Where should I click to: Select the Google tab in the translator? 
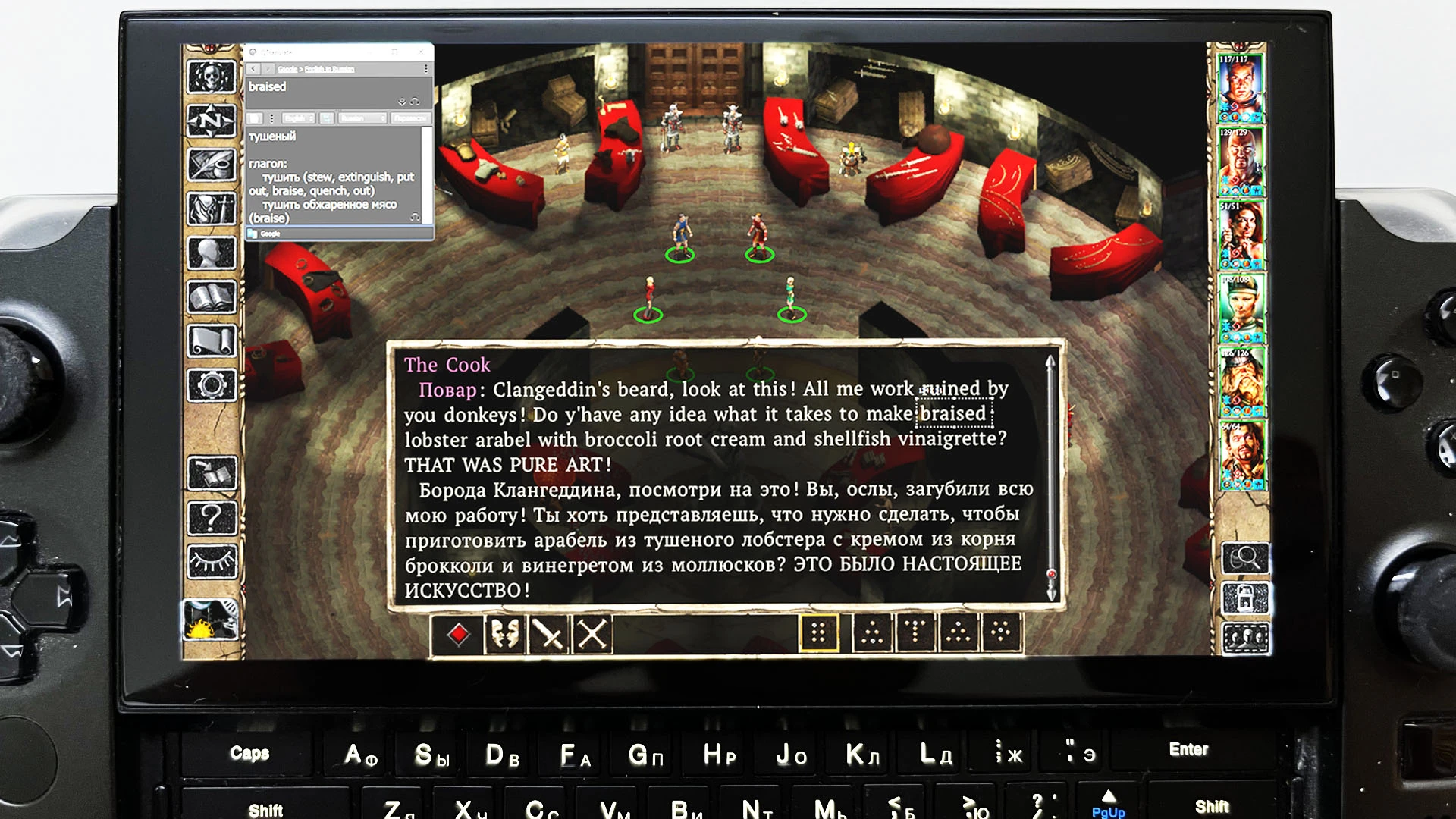click(x=270, y=233)
